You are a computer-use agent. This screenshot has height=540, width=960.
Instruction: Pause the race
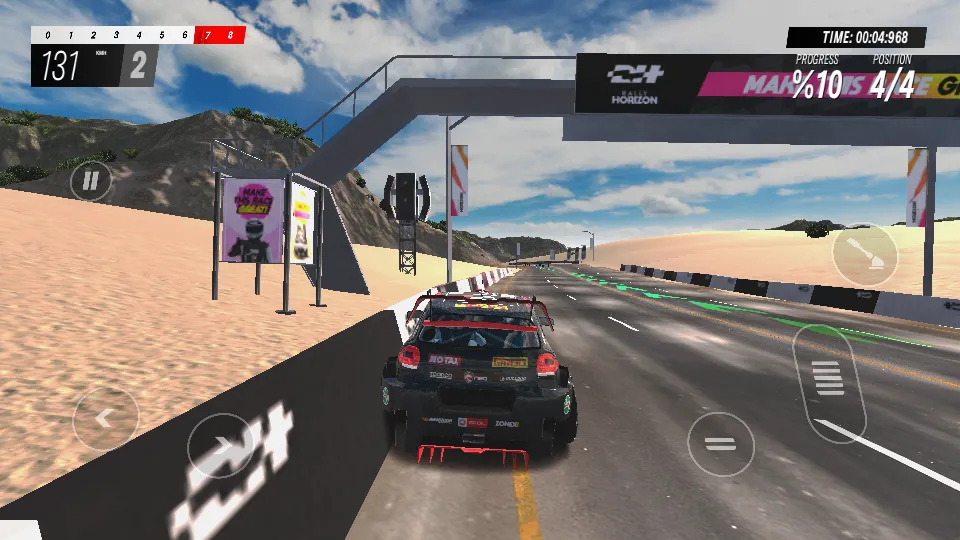tap(91, 181)
